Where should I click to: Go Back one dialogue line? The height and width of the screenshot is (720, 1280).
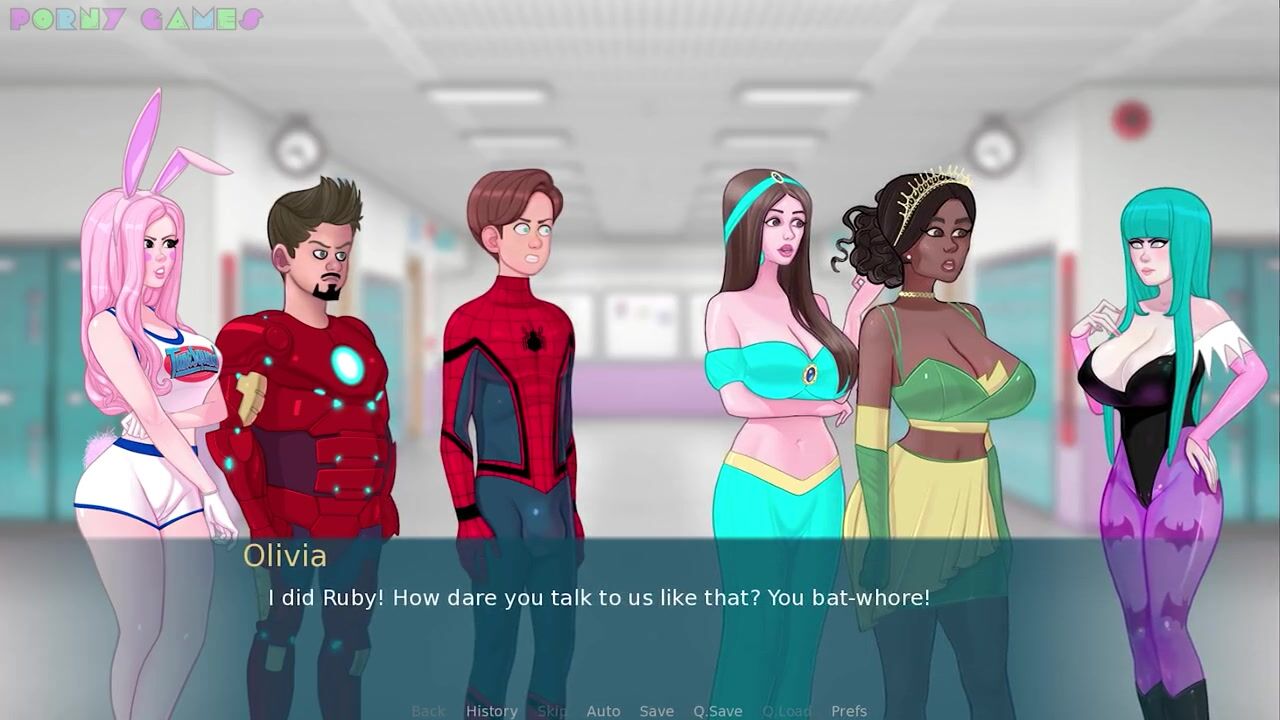428,711
